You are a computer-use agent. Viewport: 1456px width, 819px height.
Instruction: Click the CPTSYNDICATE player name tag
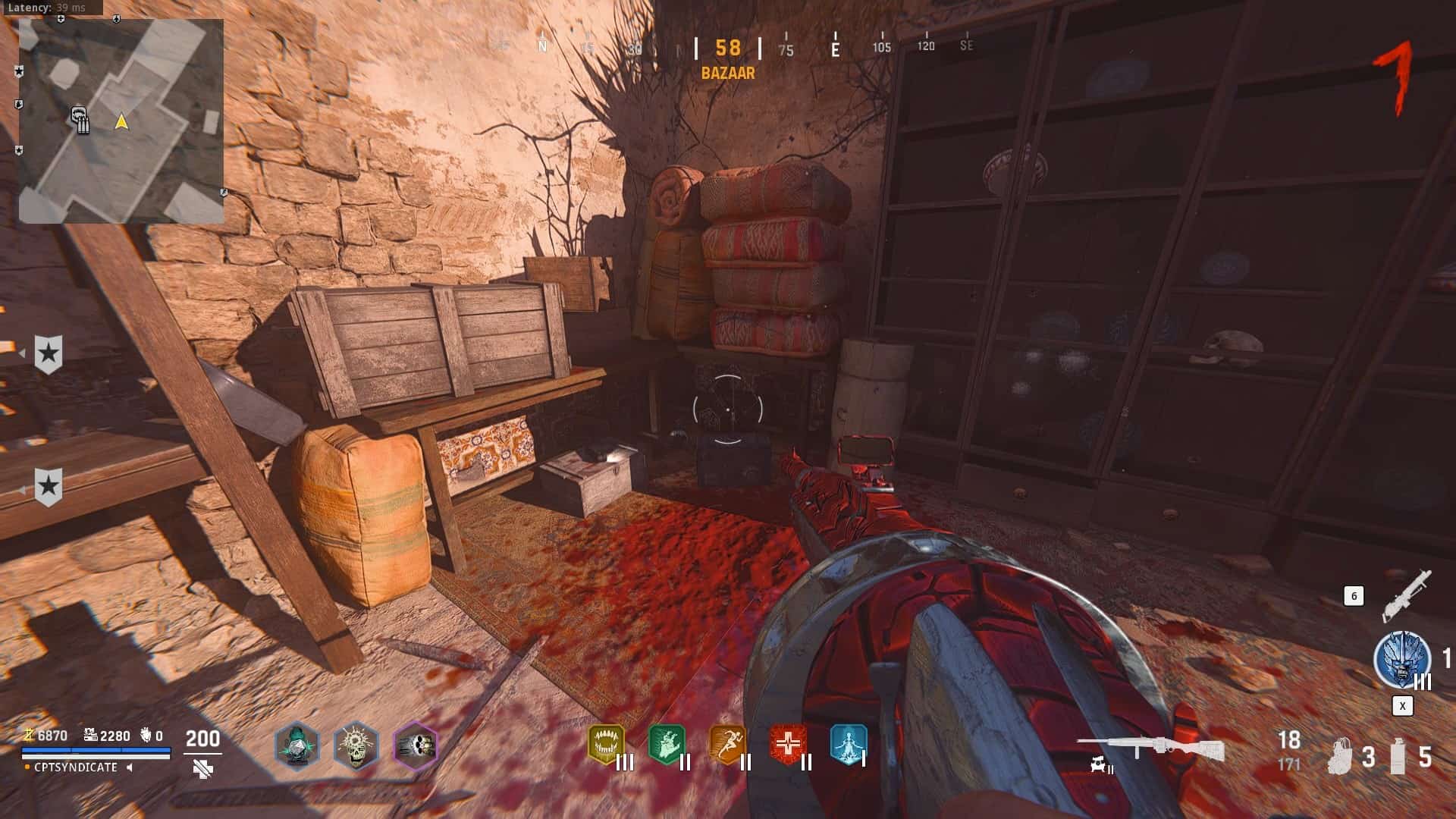tap(76, 767)
